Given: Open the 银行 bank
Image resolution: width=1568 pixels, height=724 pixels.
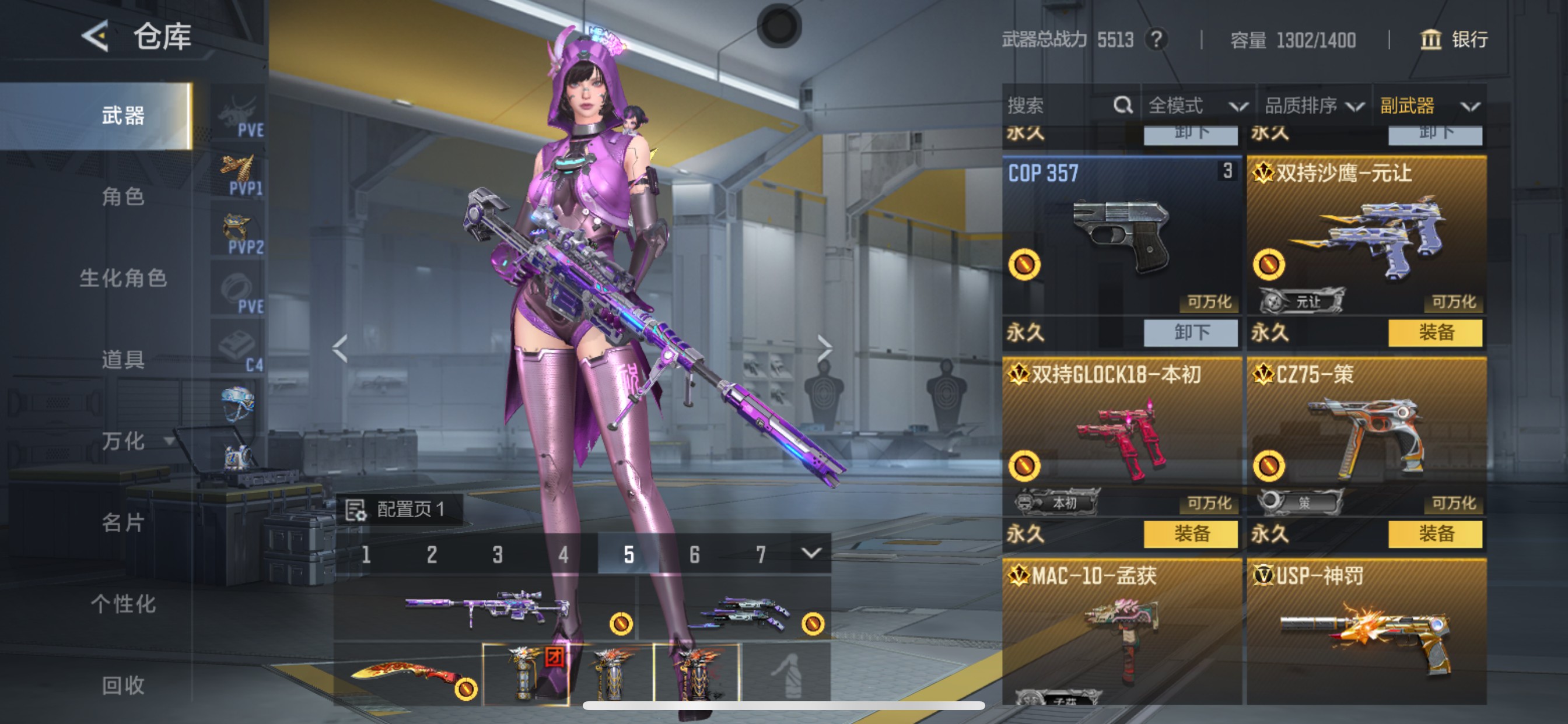Looking at the screenshot, I should [1454, 40].
